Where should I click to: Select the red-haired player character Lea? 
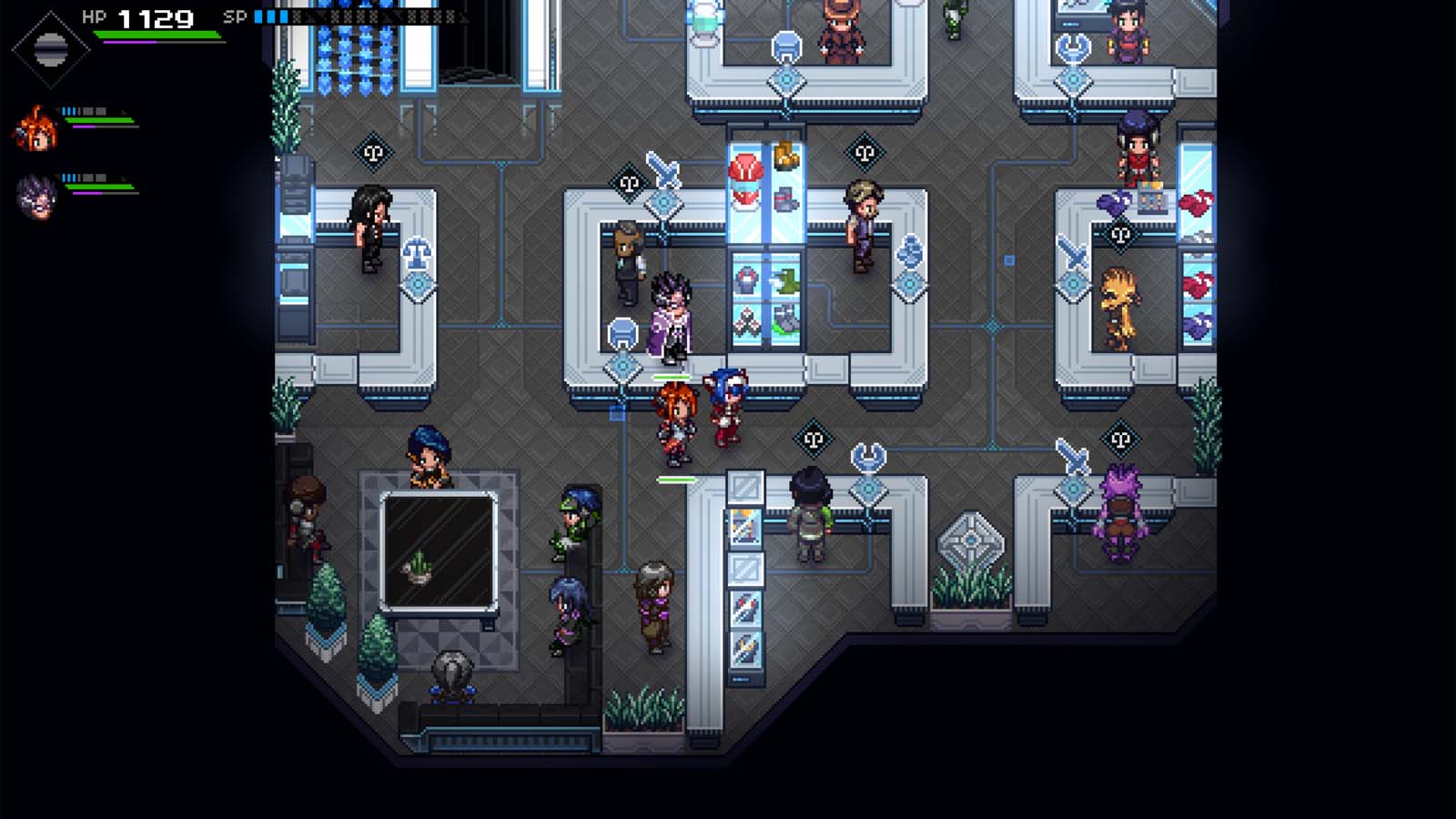[673, 419]
